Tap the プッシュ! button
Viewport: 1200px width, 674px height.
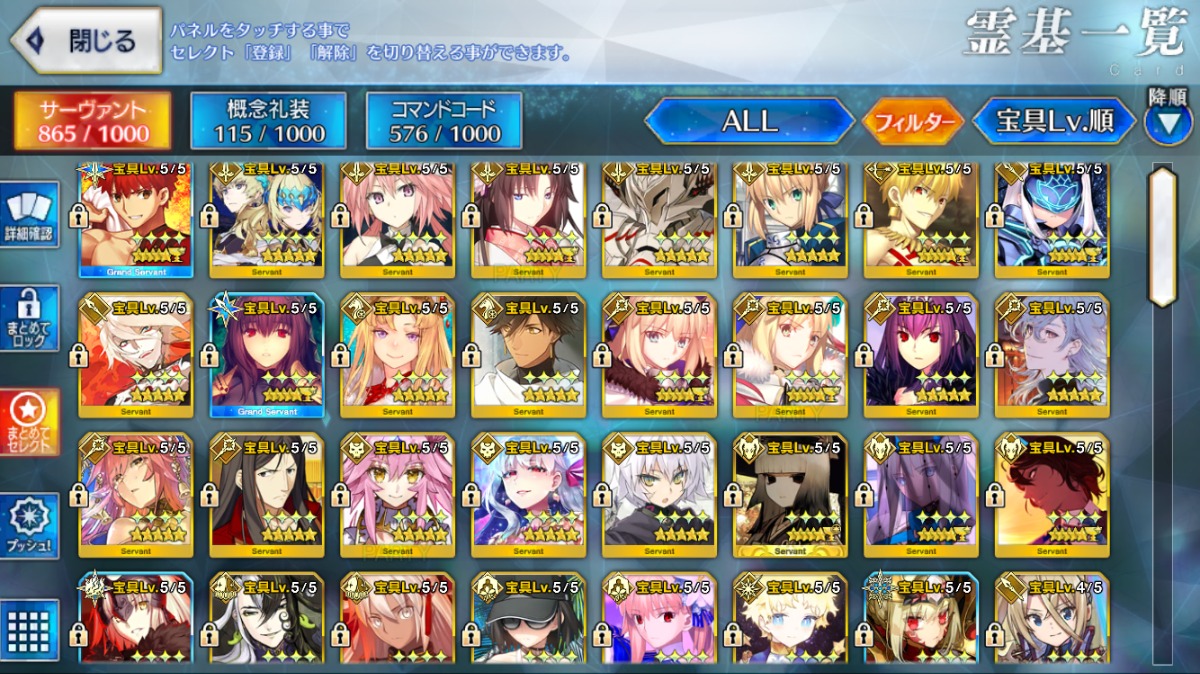click(x=29, y=526)
